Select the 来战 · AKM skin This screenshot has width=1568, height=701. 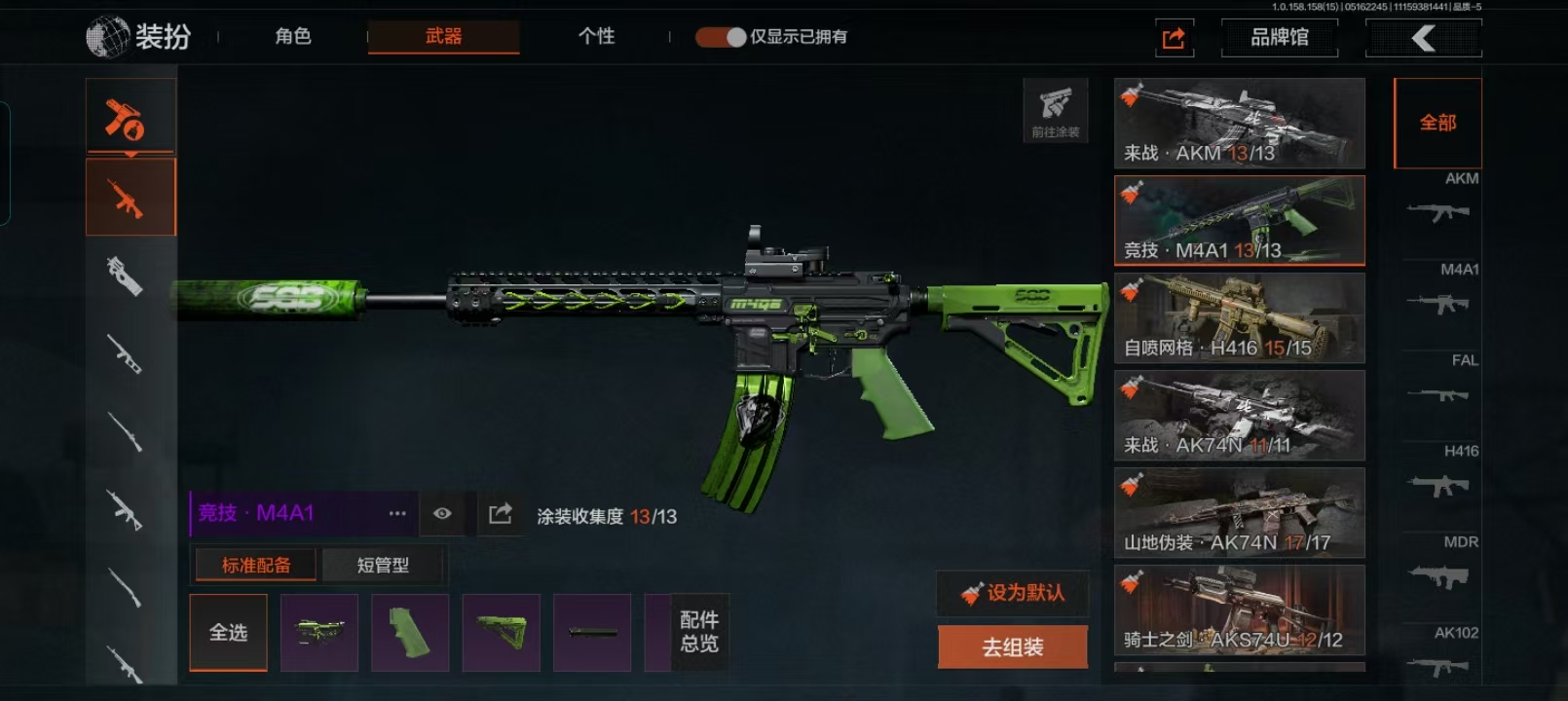click(1239, 124)
